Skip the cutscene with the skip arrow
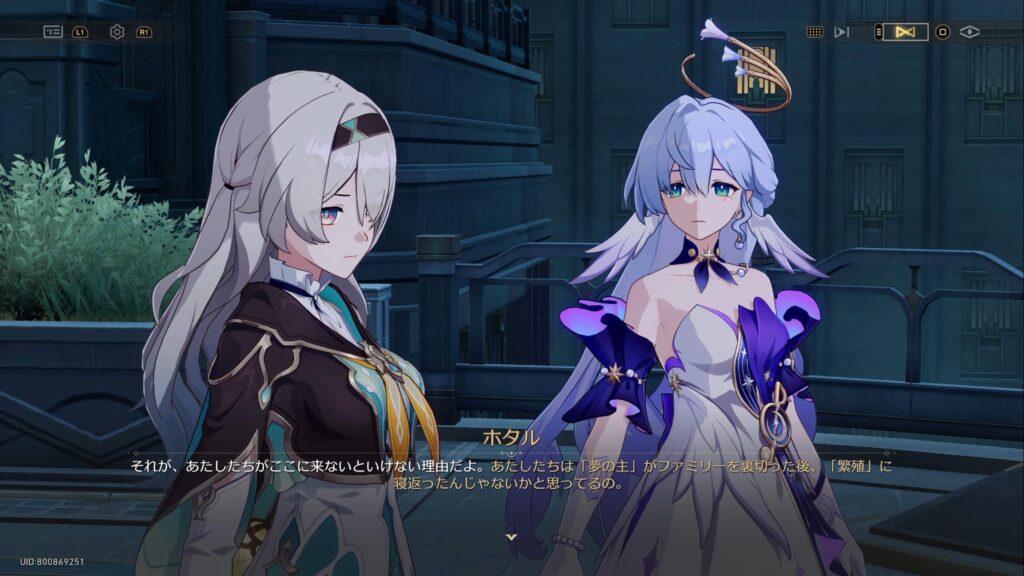The image size is (1024, 576). click(x=841, y=32)
